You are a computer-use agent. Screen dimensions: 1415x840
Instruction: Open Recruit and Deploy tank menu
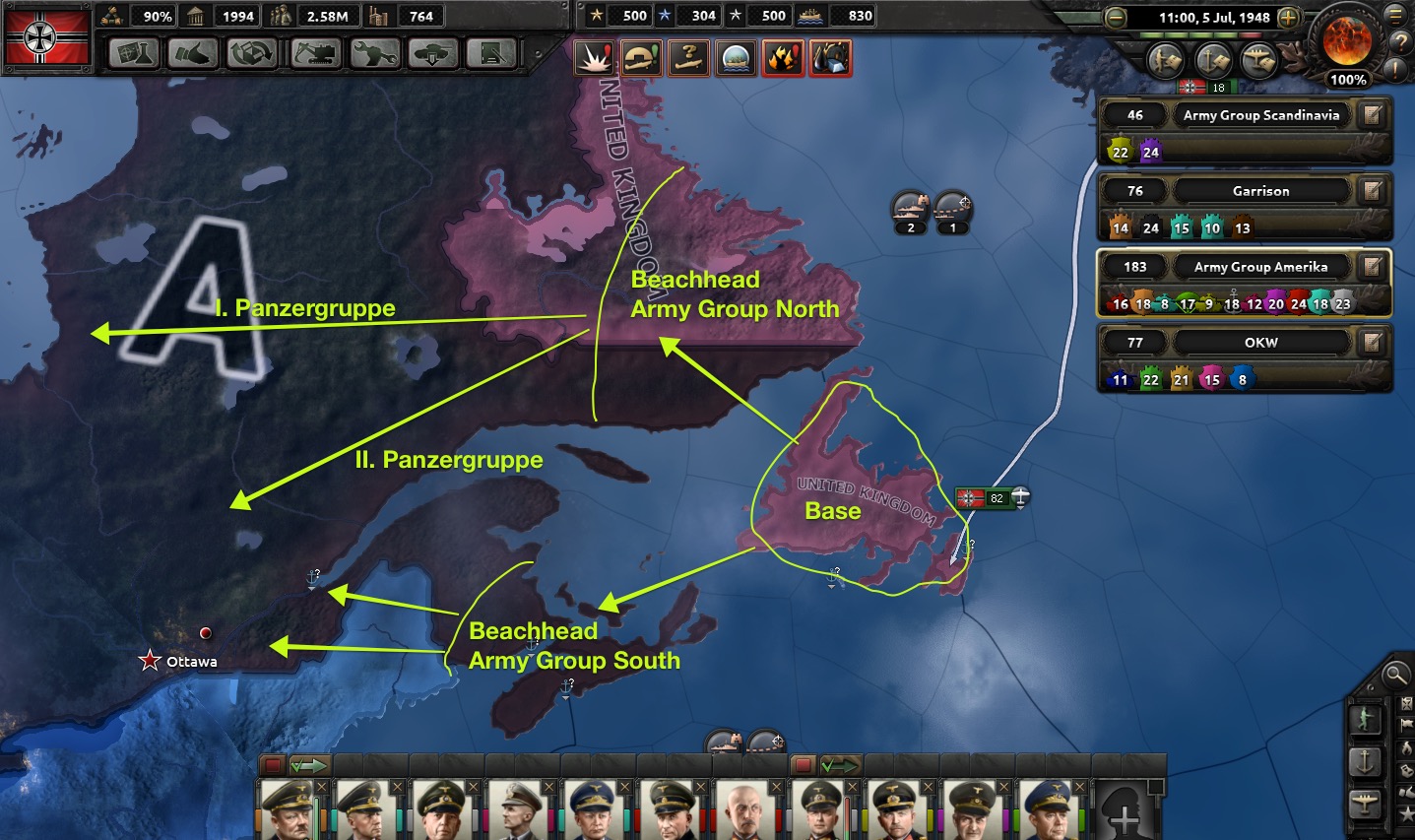[433, 53]
